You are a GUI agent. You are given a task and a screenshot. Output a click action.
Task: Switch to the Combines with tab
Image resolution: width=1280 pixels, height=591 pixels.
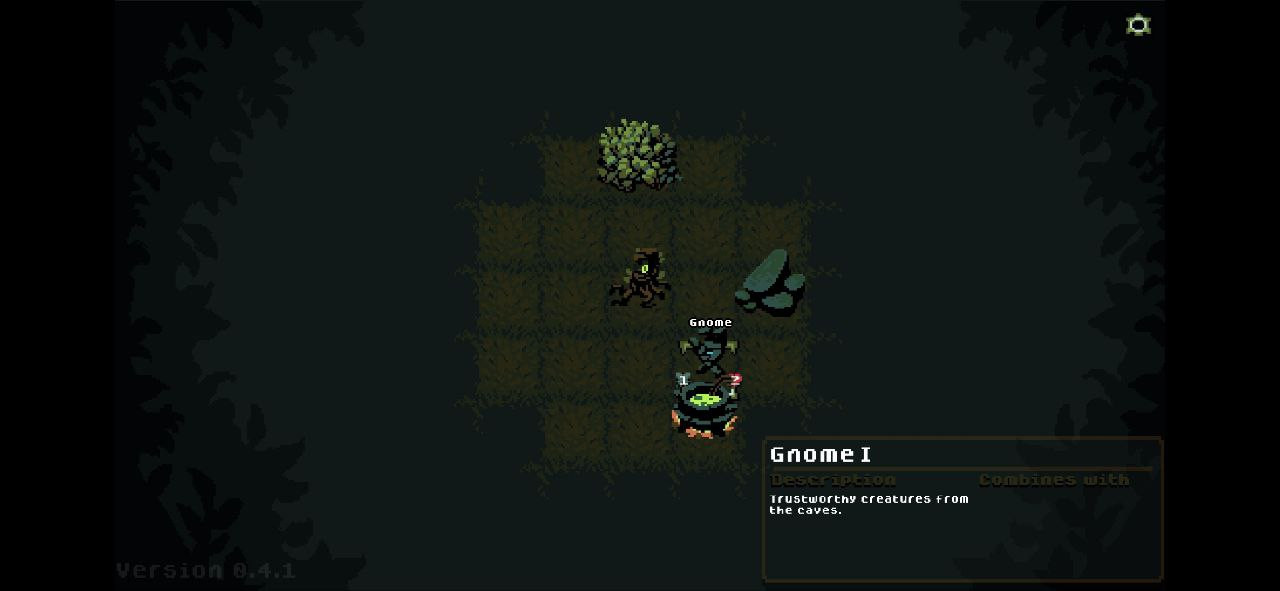1053,480
